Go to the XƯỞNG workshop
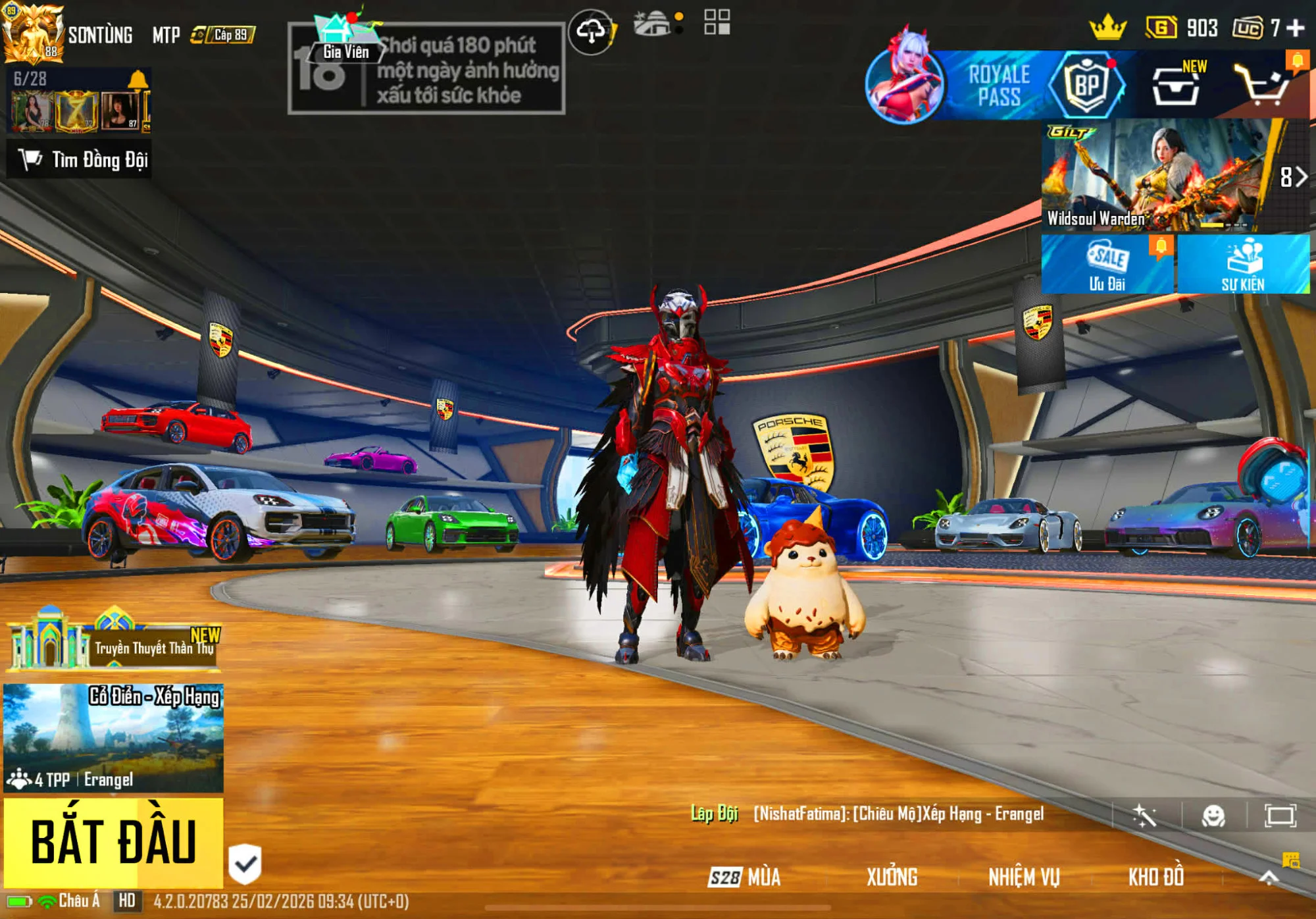This screenshot has width=1316, height=919. click(892, 877)
